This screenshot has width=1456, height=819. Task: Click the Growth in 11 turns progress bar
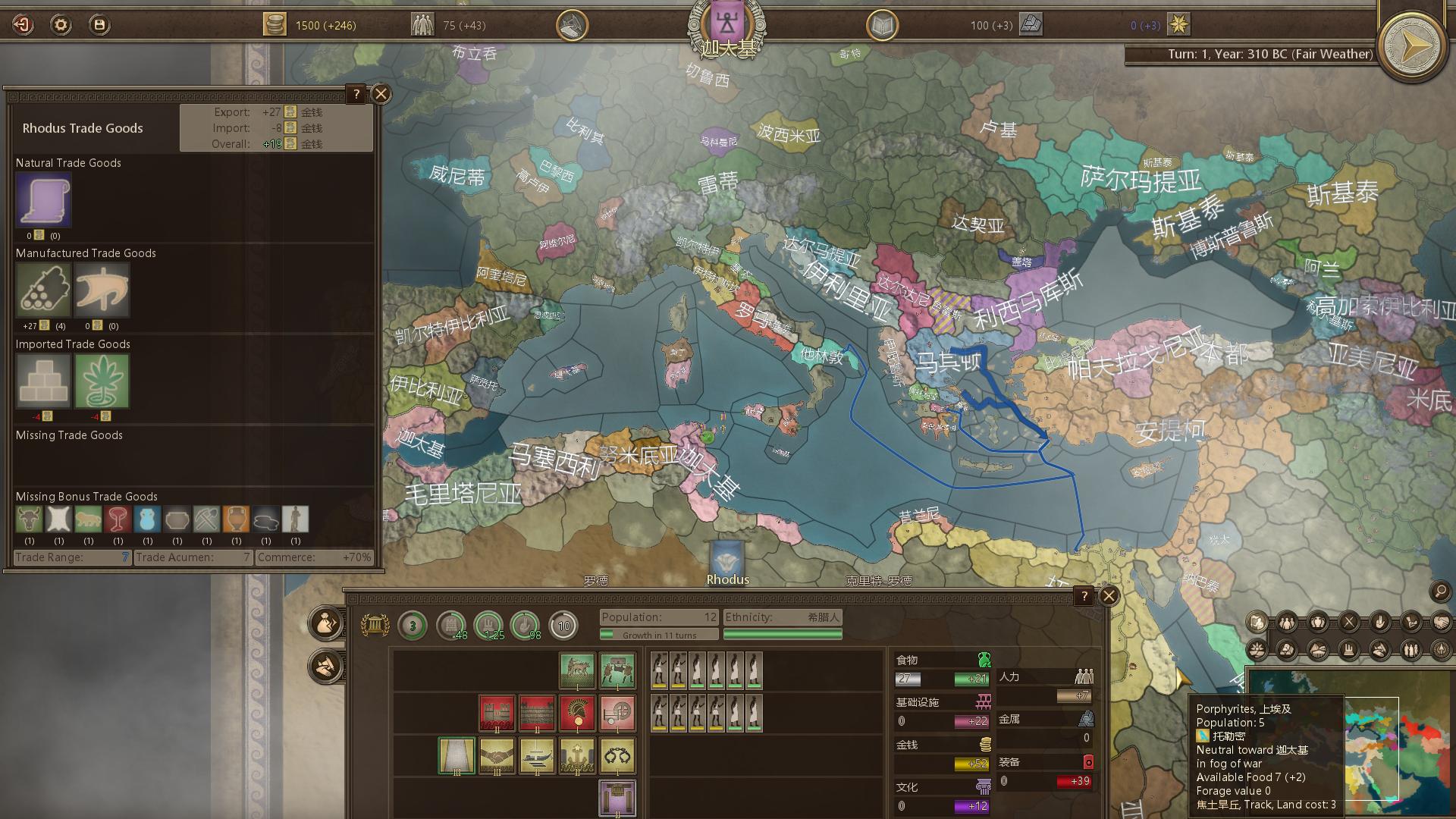tap(658, 633)
